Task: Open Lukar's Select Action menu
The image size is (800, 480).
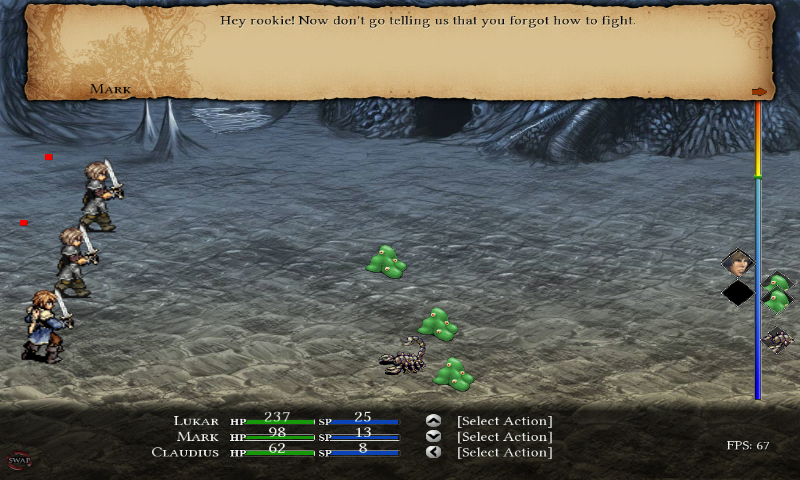Action: (504, 421)
